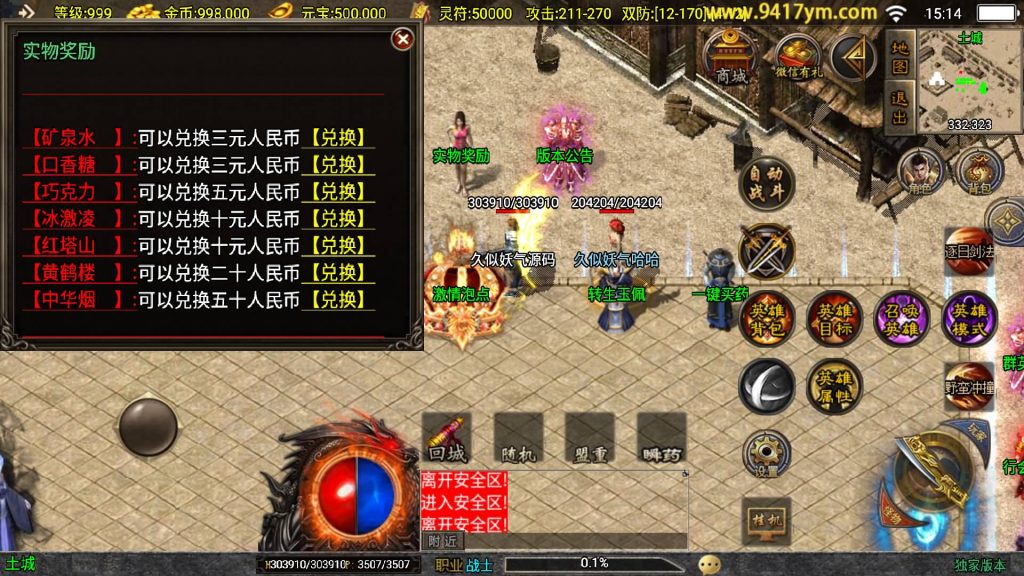The height and width of the screenshot is (576, 1024).
Task: Close the 实物奖励 reward panel
Action: (402, 39)
